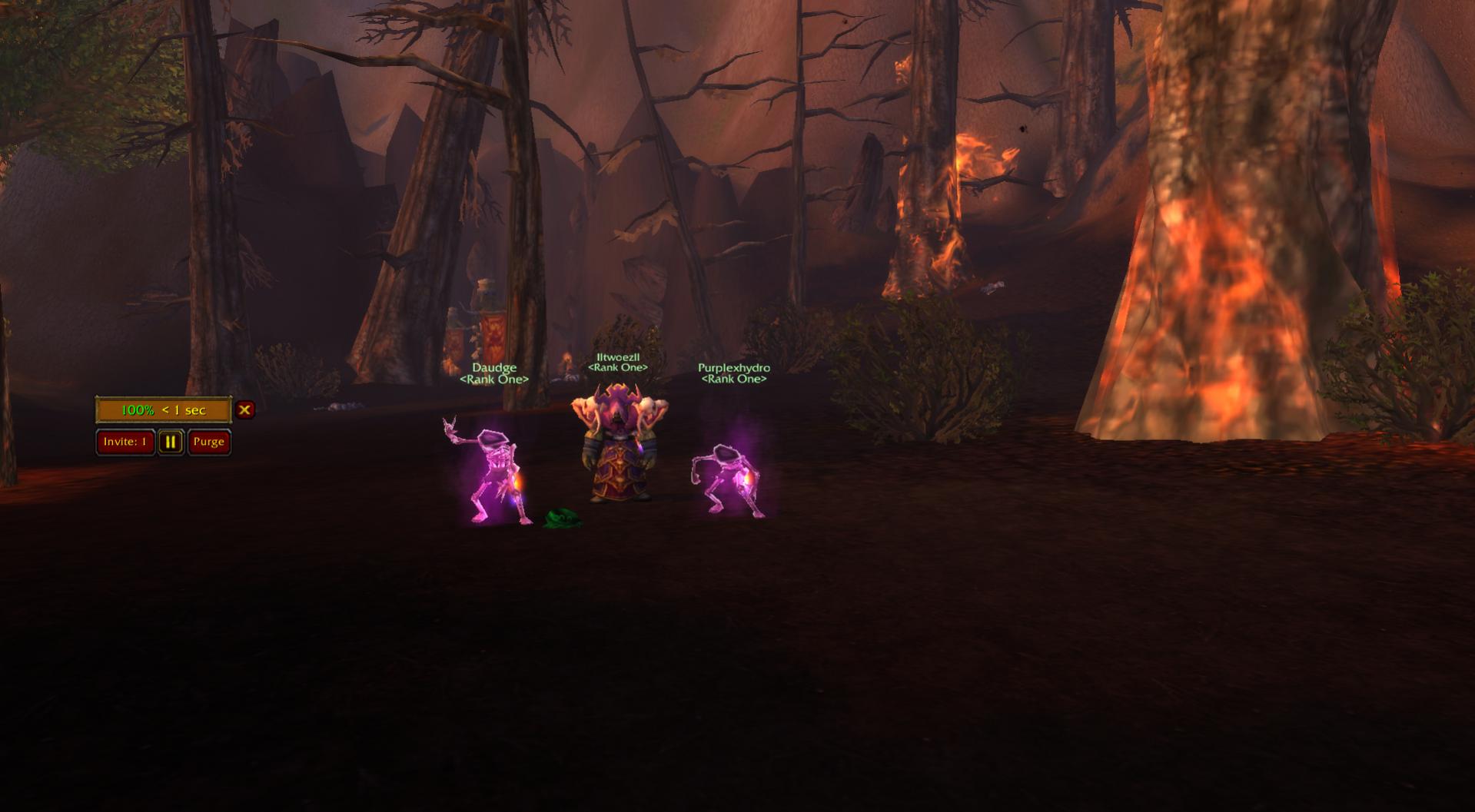Purge the invite queue
Screen dimensions: 1475x812
coord(208,442)
